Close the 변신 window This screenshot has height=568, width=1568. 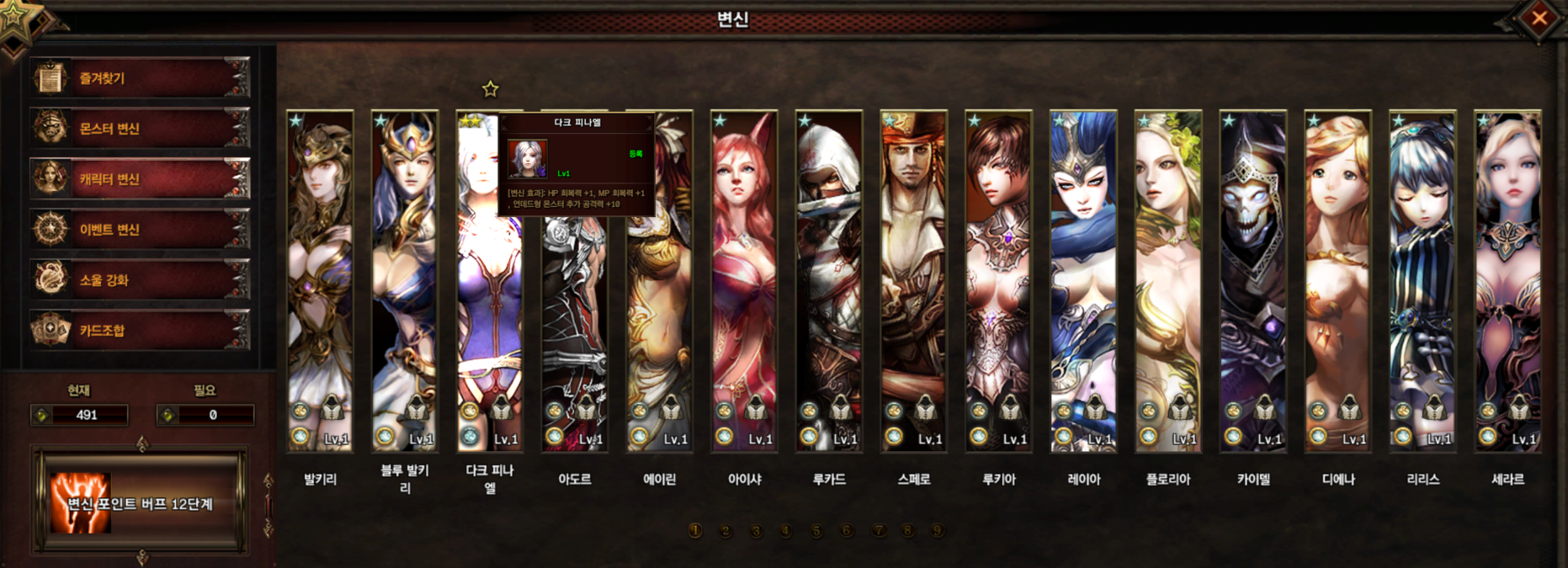tap(1539, 18)
